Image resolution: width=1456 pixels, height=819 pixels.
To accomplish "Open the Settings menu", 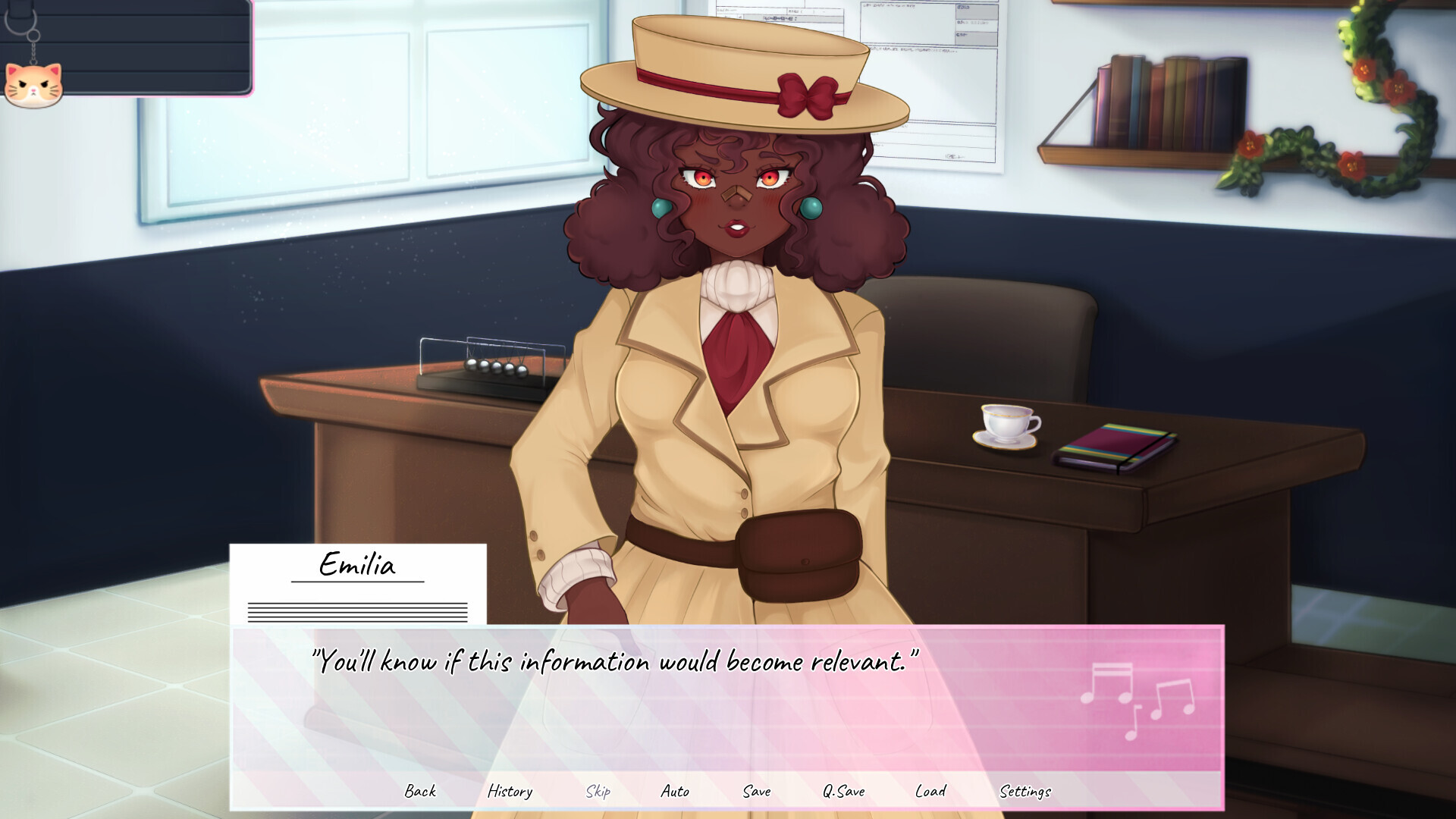I will [x=1027, y=791].
